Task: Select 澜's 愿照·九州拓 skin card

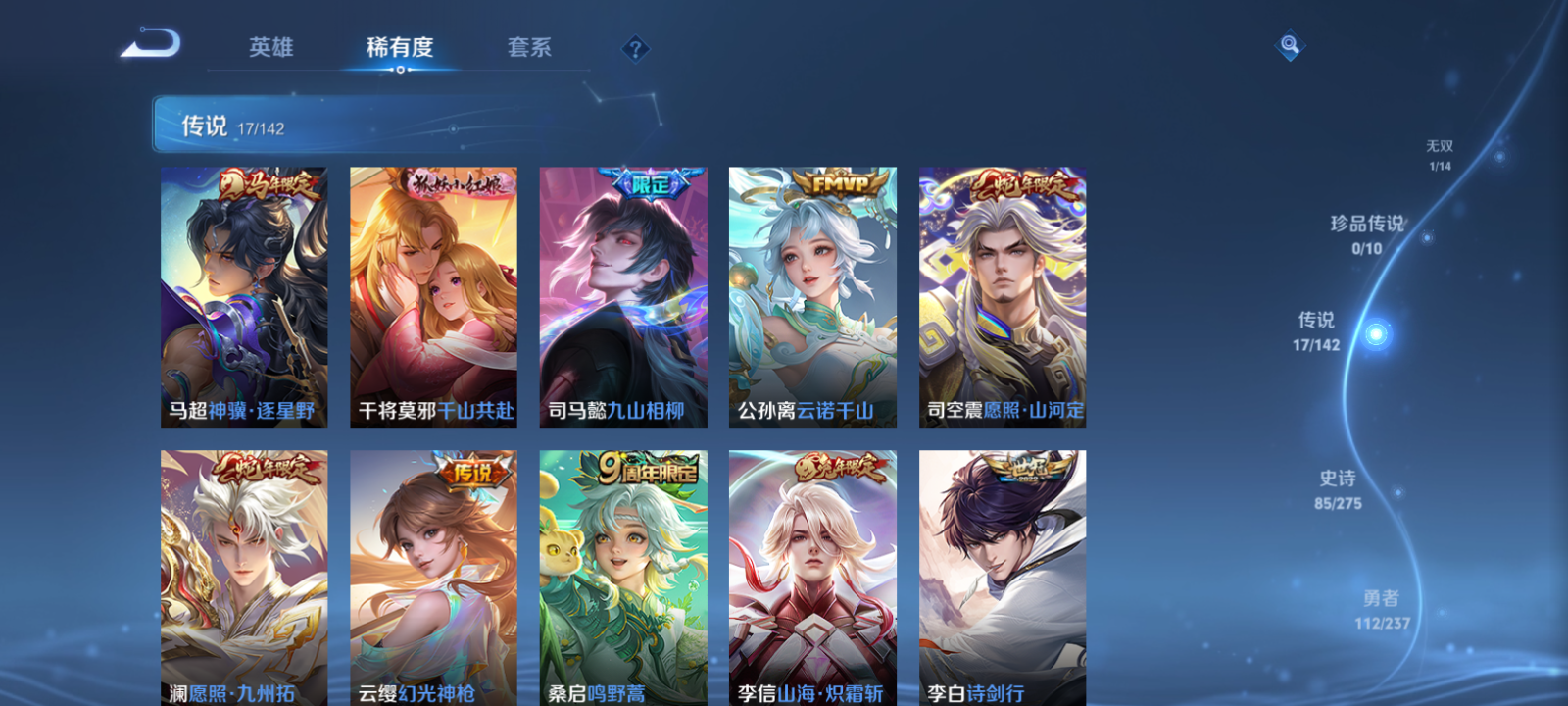Action: click(241, 579)
